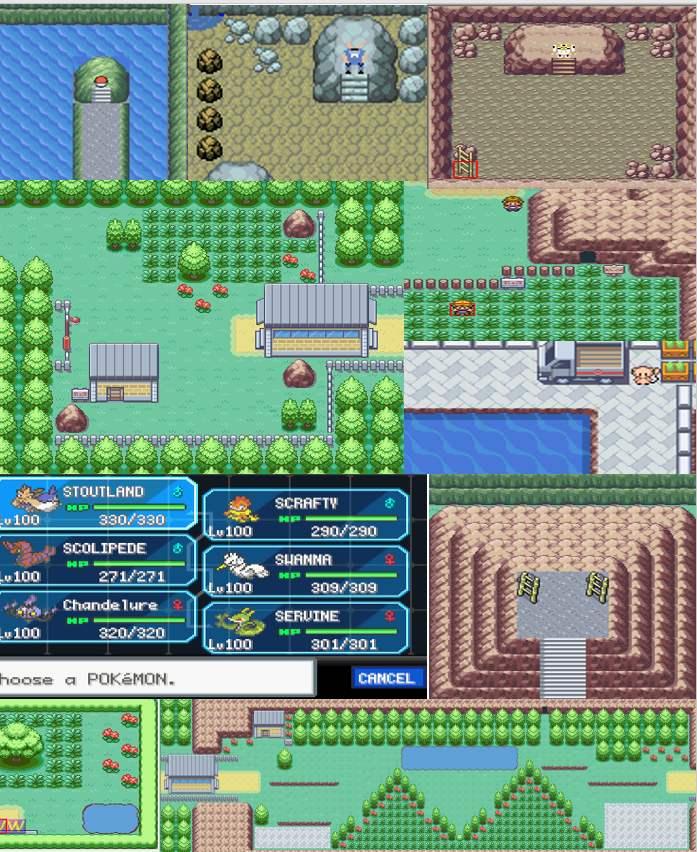The width and height of the screenshot is (697, 852).
Task: Pick Chandelure from the party
Action: click(x=98, y=617)
